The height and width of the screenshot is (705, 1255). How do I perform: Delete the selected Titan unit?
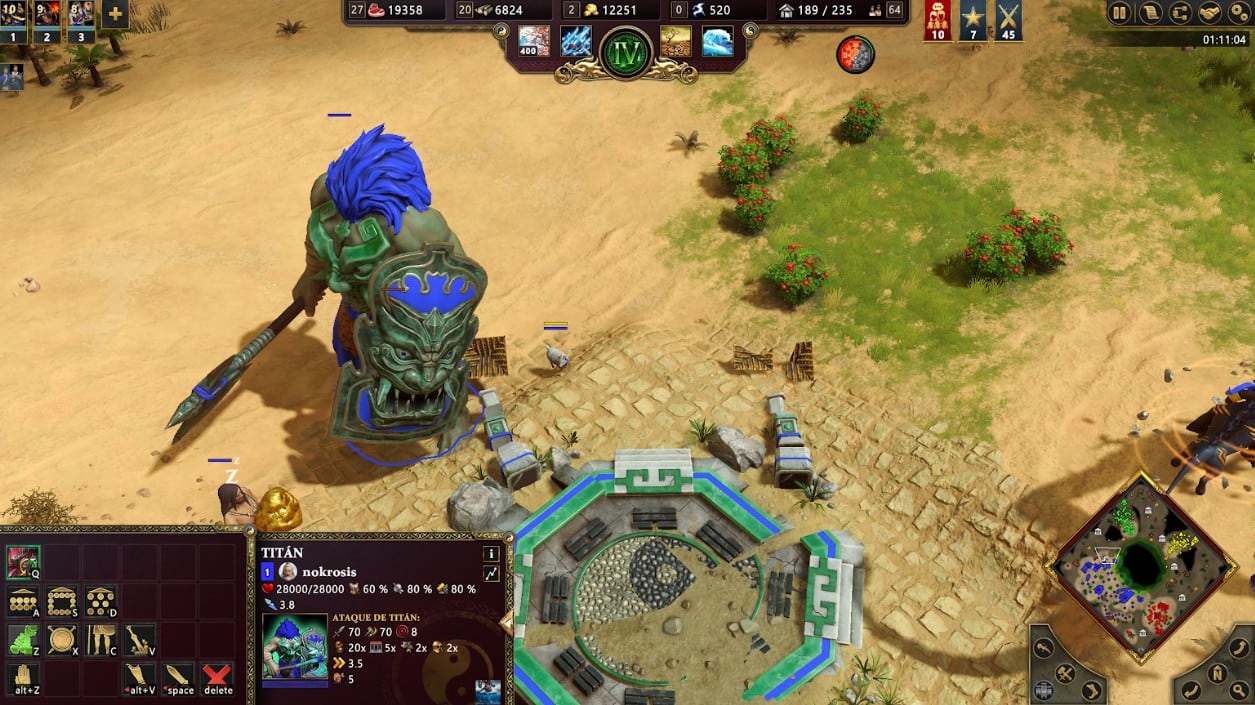217,678
